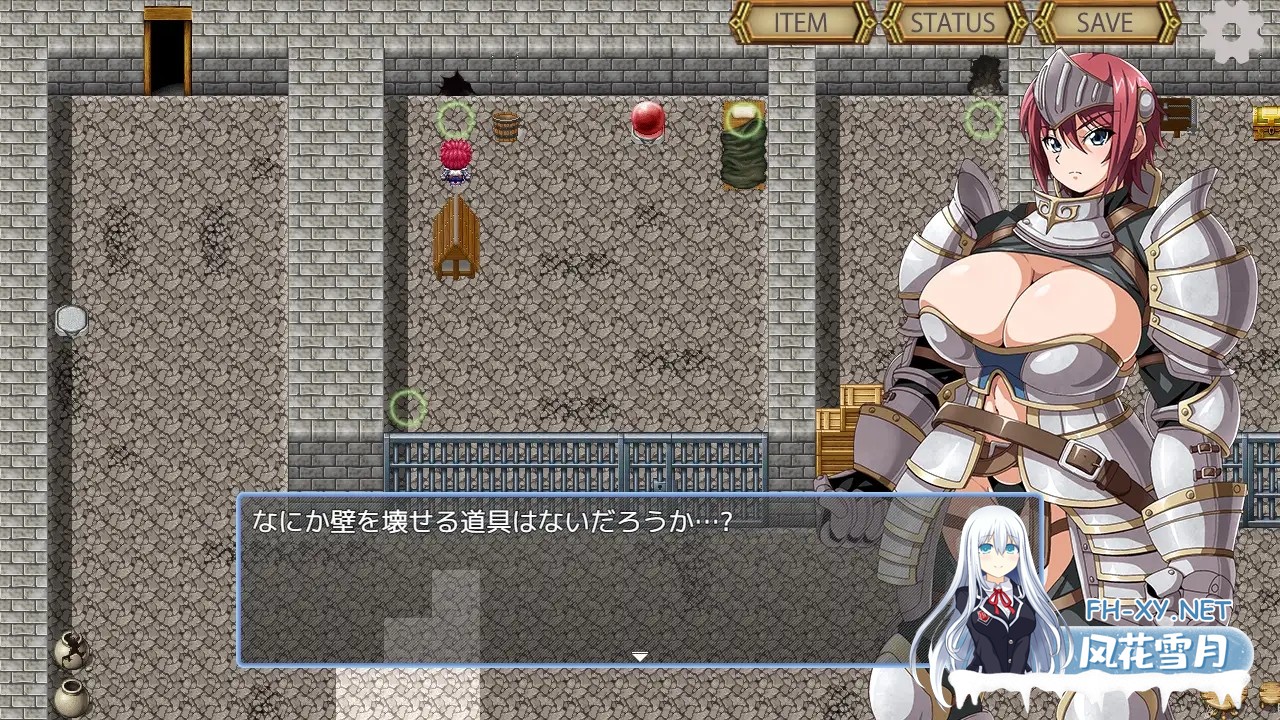Click the wooden bucket item
This screenshot has width=1280, height=720.
point(506,127)
